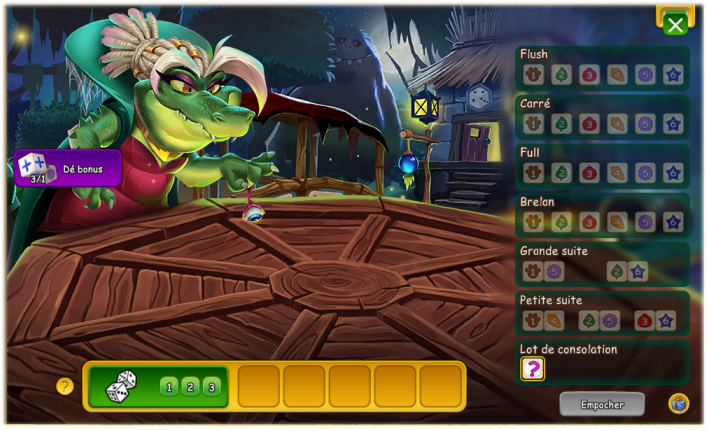The height and width of the screenshot is (430, 708).
Task: Choose the Grande suite row
Action: coord(602,262)
